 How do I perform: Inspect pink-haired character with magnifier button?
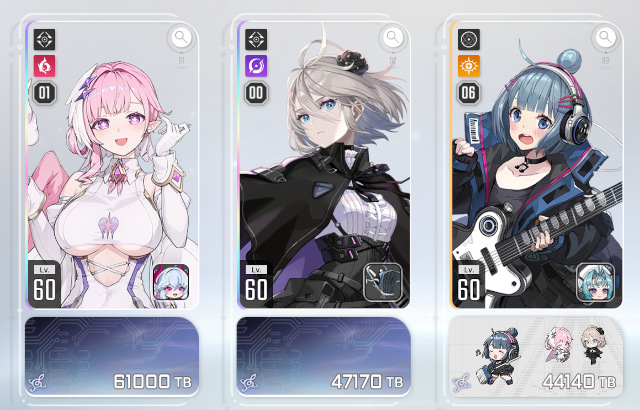[181, 38]
